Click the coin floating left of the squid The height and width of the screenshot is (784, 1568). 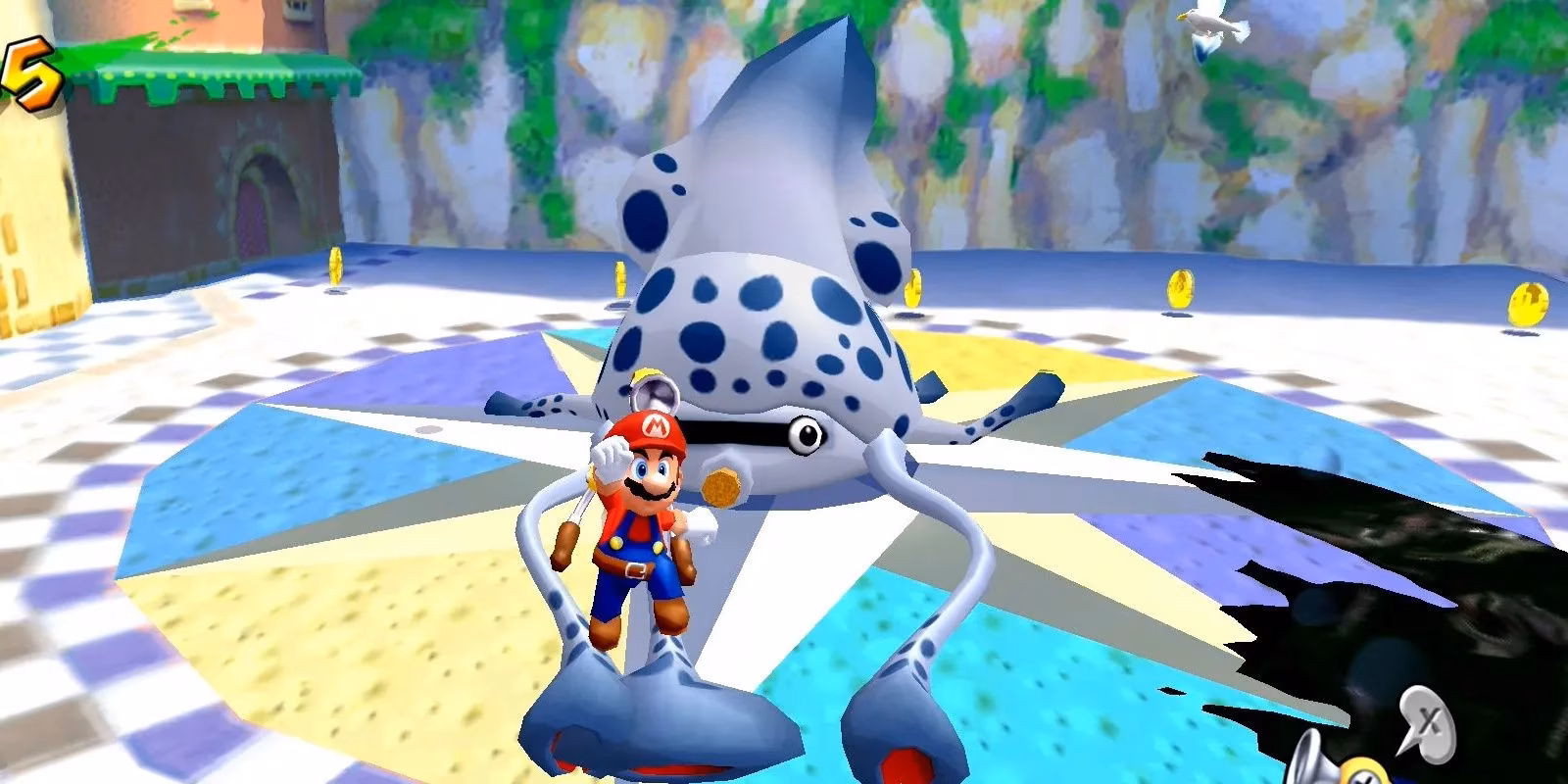(619, 280)
